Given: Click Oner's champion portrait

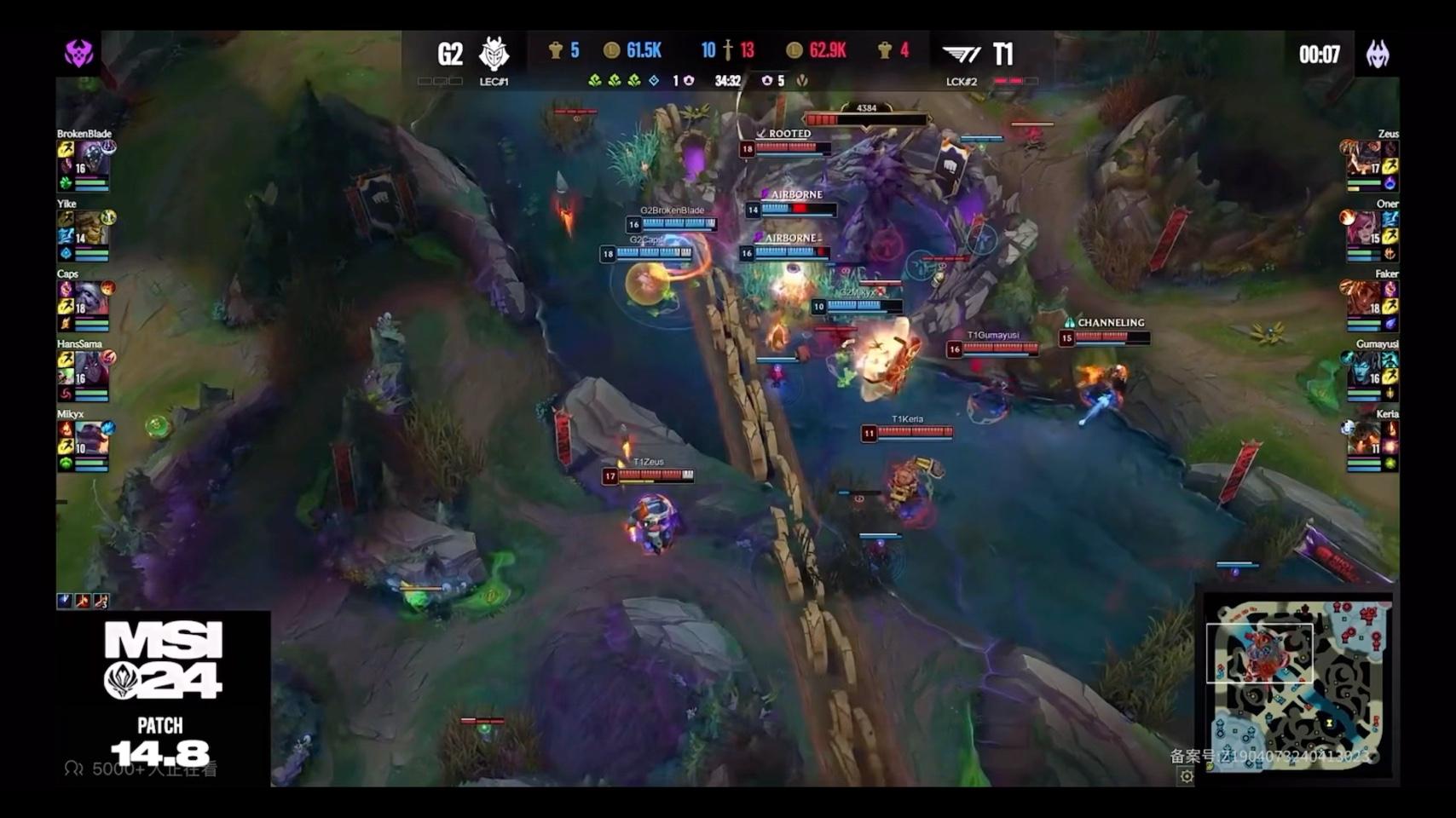Looking at the screenshot, I should click(1364, 229).
